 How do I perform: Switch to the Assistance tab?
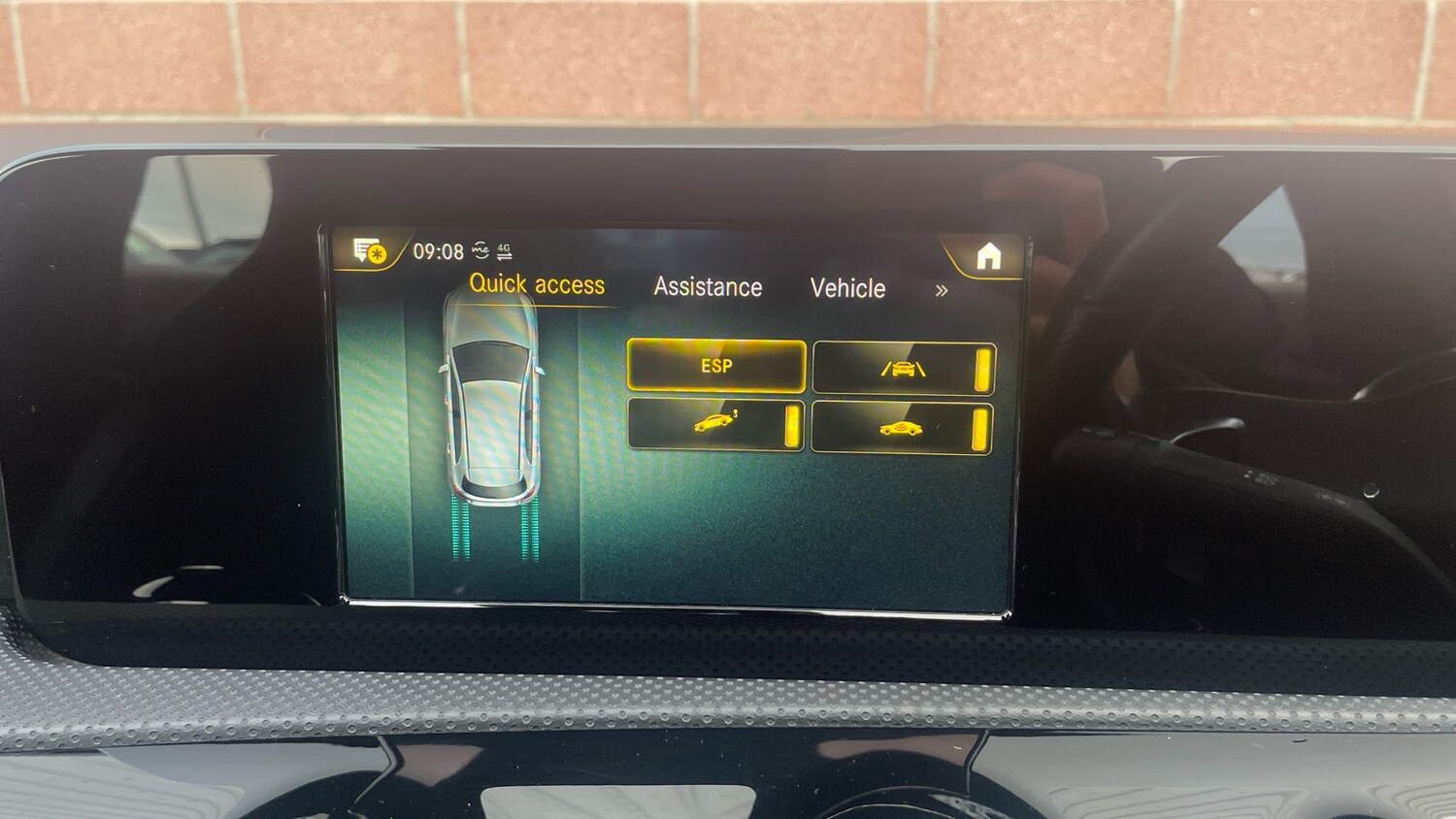point(709,287)
